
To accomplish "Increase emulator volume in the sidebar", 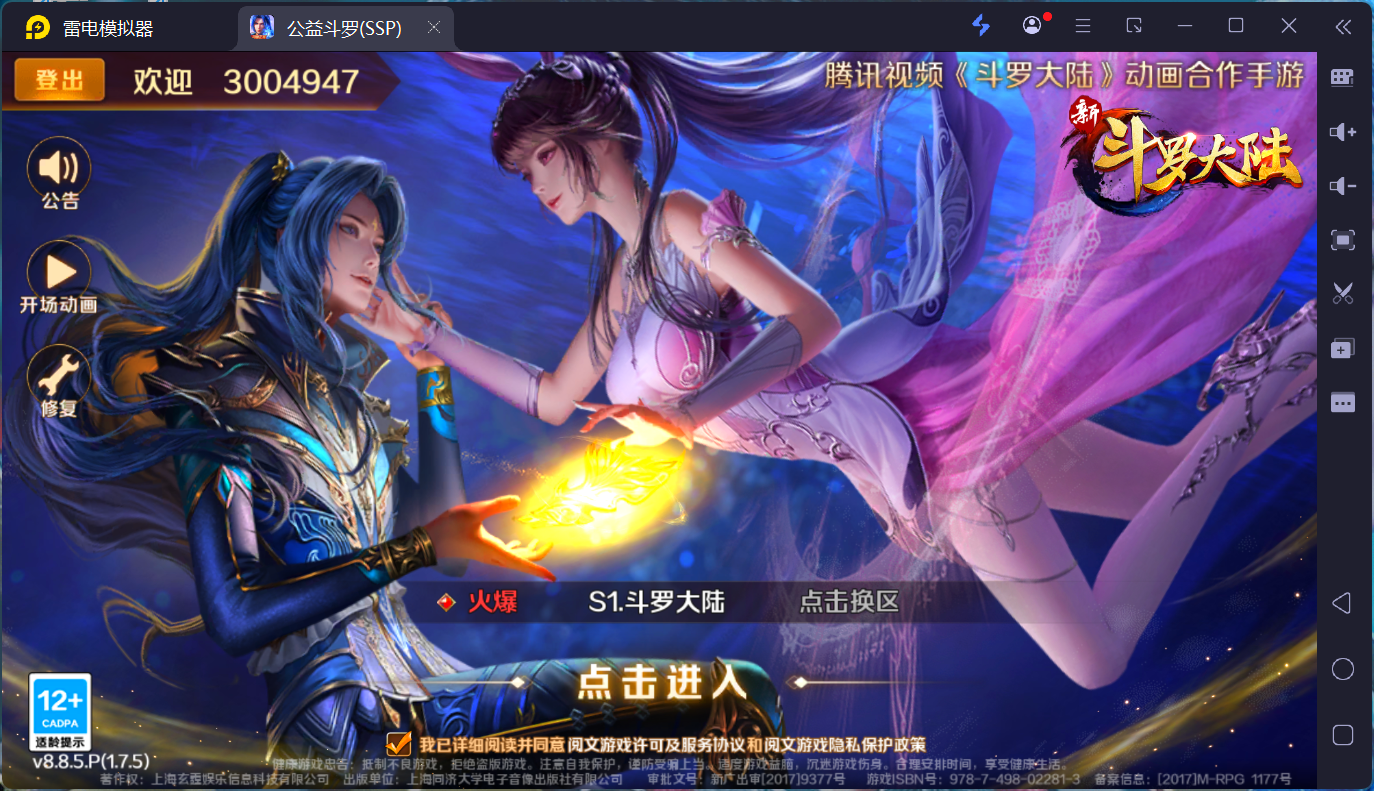I will pos(1342,131).
